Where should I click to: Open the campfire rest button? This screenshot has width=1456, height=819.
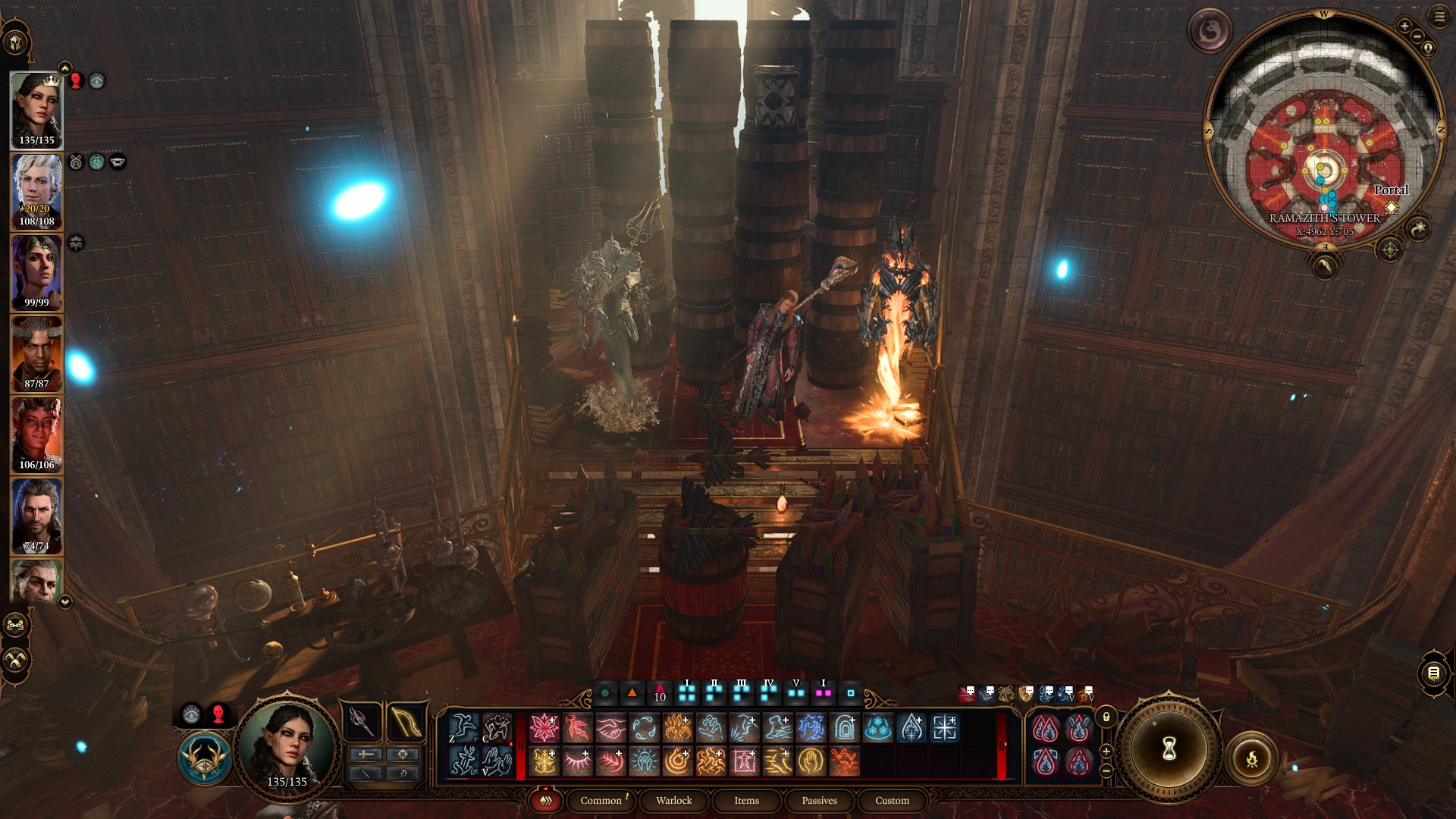(x=1252, y=758)
